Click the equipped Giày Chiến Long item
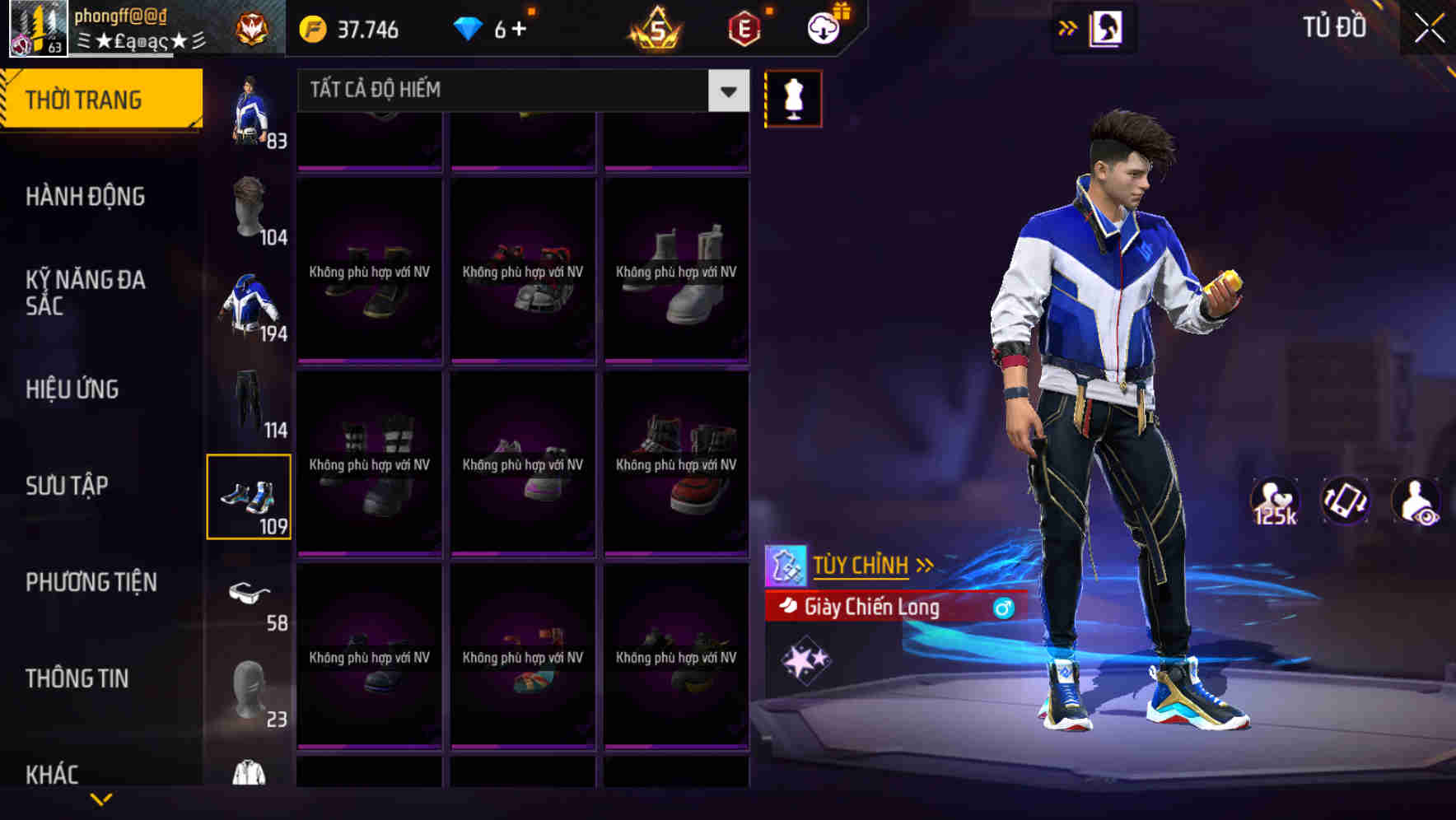Screen dimensions: 1456x820 (x=870, y=608)
